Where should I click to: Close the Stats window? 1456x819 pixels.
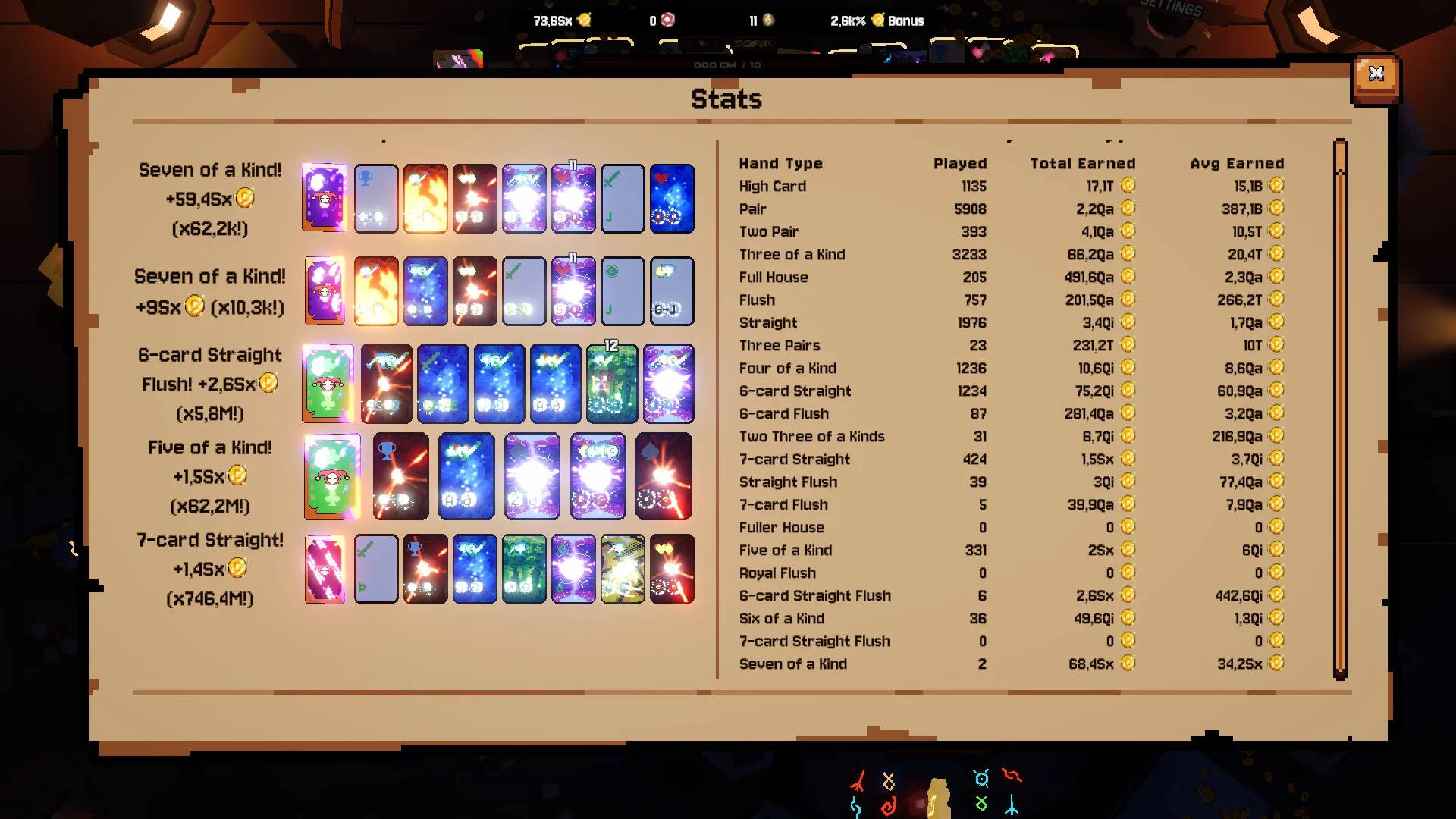[1376, 74]
